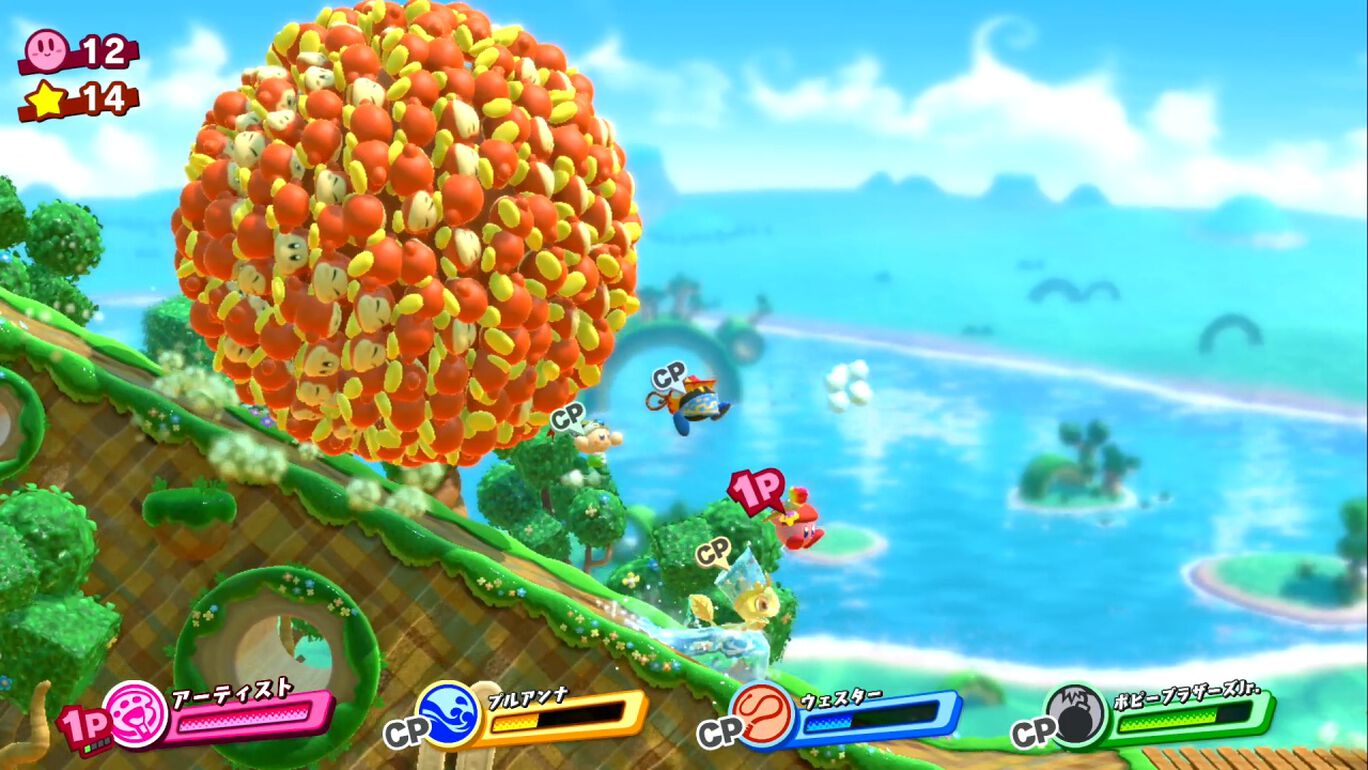Select the CP tag above the flying helper

(x=667, y=376)
